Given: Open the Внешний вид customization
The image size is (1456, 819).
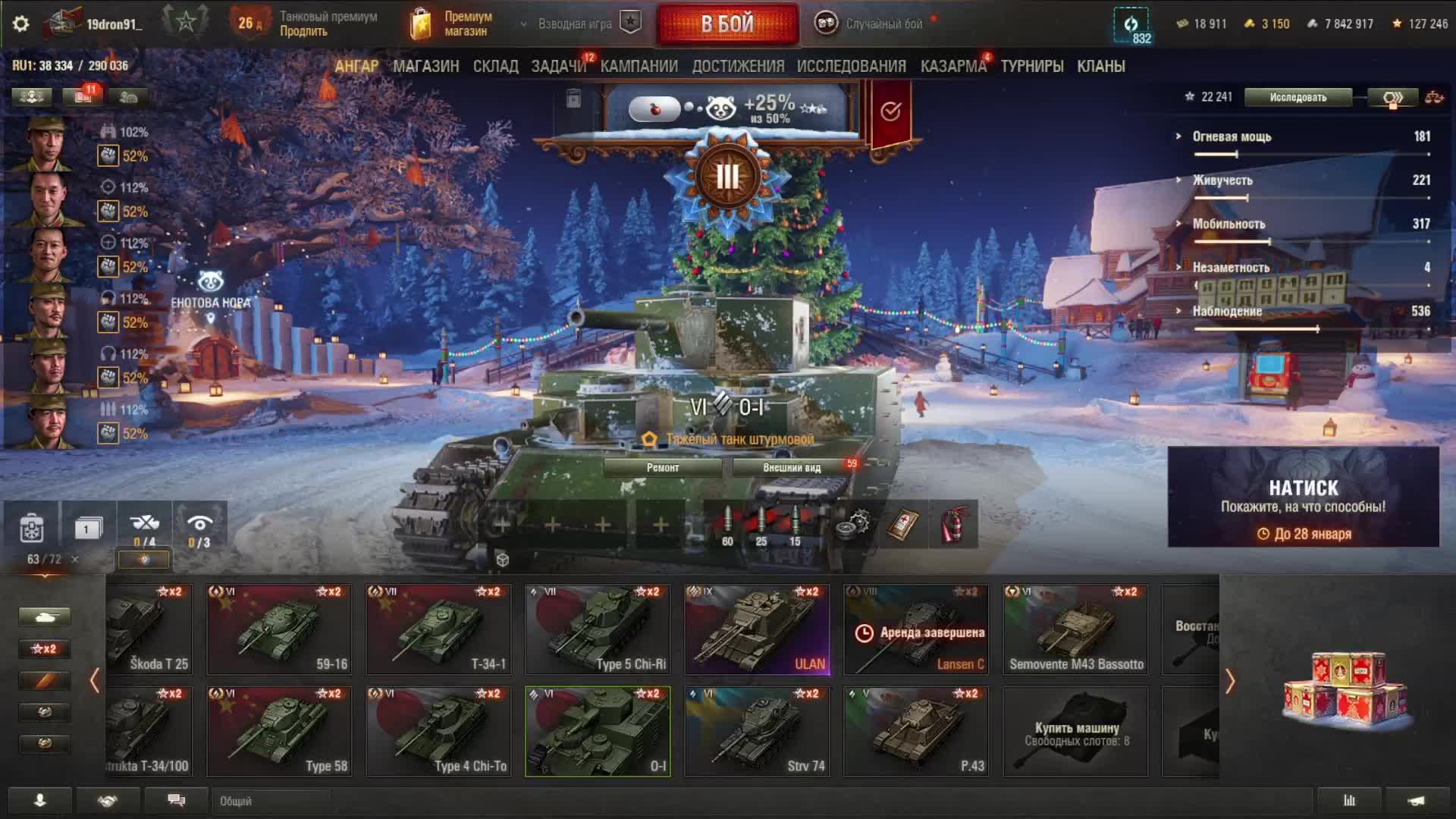Looking at the screenshot, I should [x=792, y=468].
